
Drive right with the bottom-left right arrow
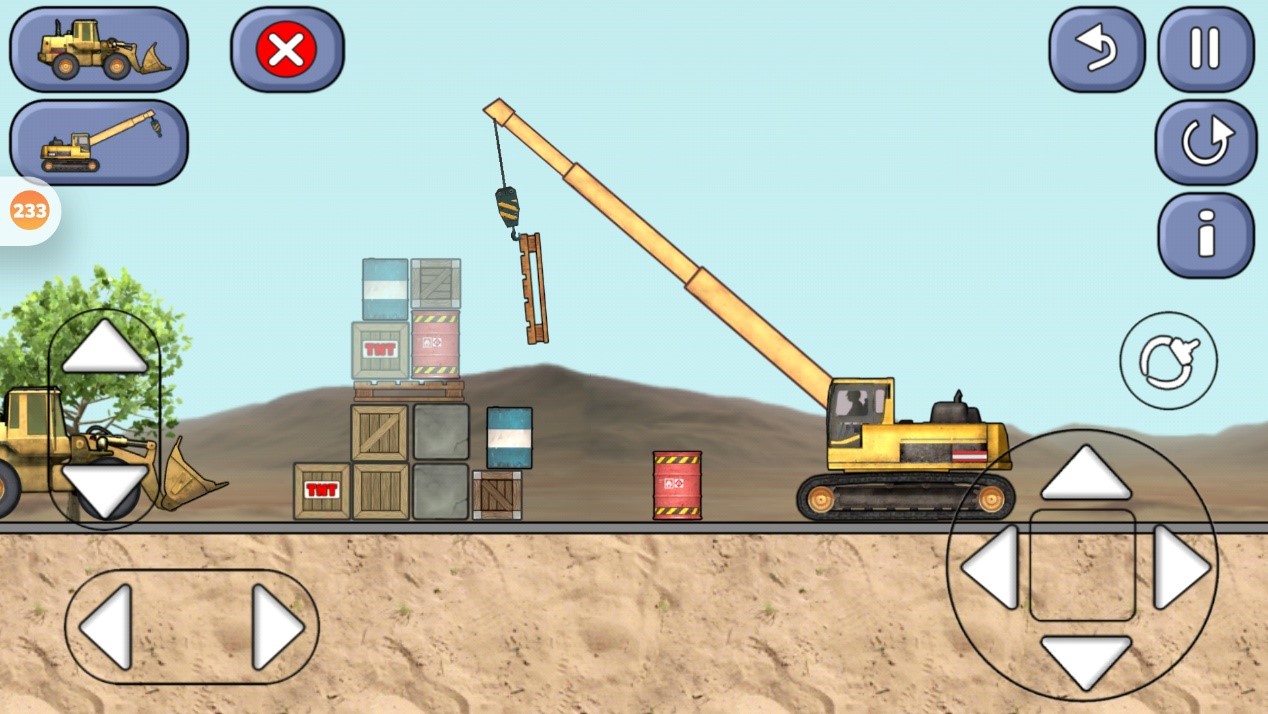(x=277, y=627)
